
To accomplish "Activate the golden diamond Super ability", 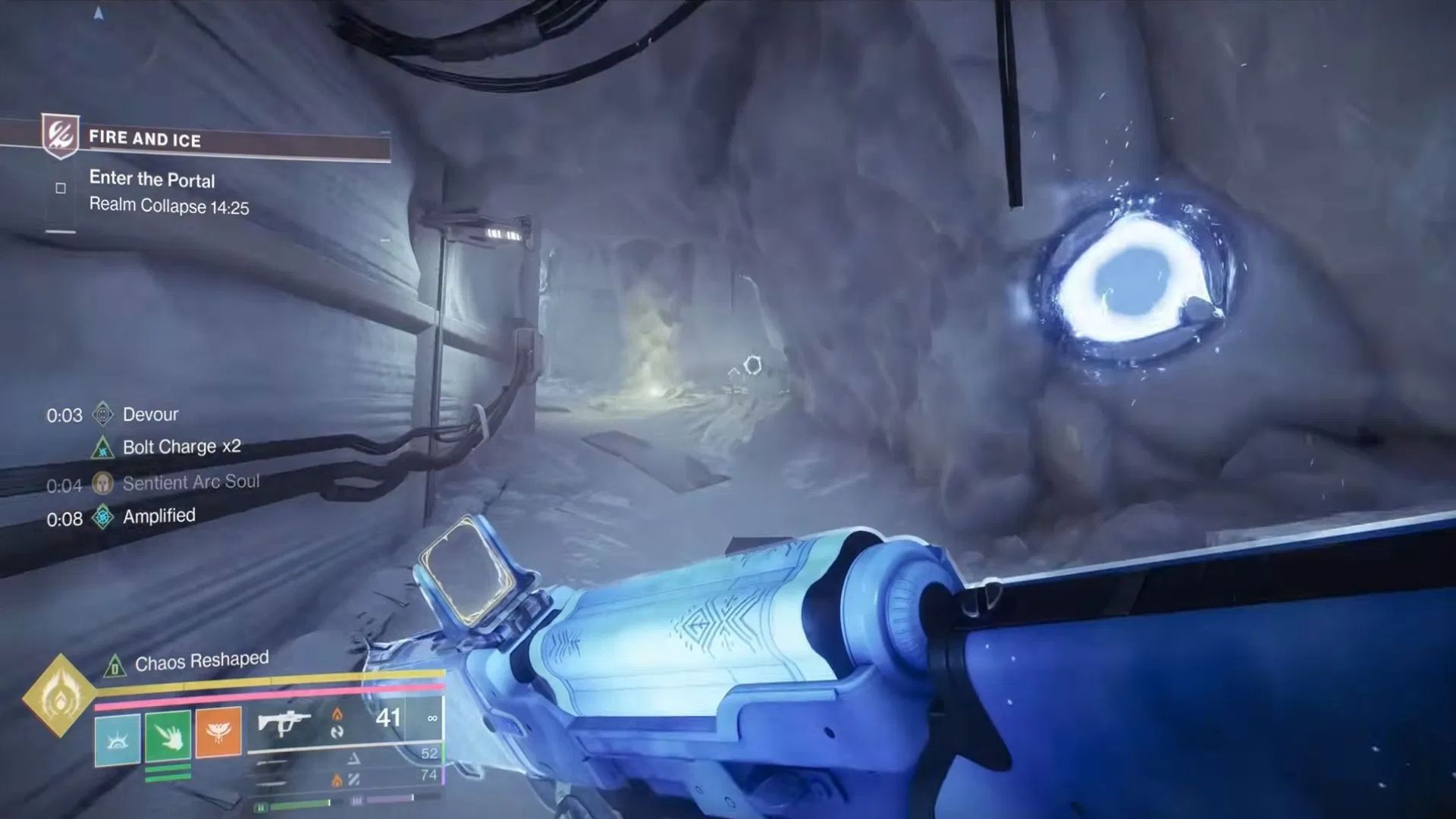I will click(x=59, y=695).
